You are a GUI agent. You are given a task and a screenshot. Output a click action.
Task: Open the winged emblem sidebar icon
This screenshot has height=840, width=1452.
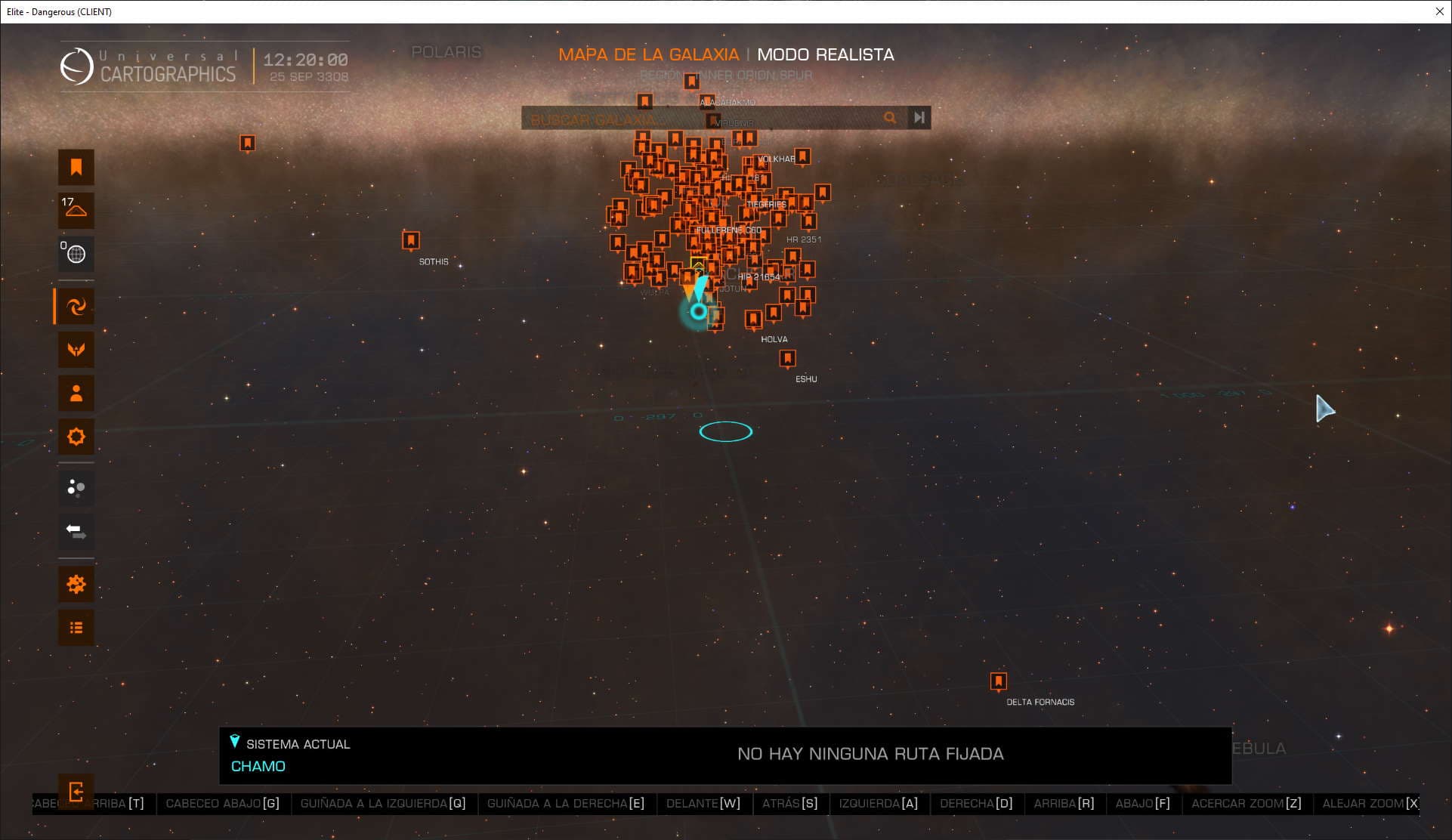pyautogui.click(x=76, y=349)
